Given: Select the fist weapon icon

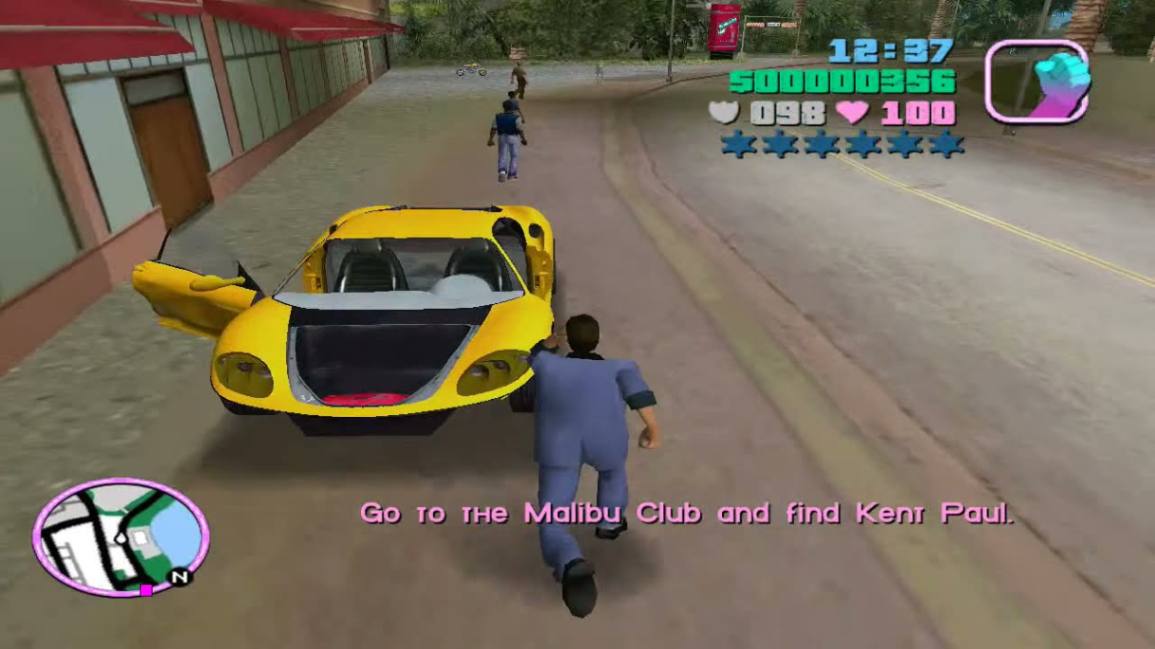Looking at the screenshot, I should pos(1036,81).
